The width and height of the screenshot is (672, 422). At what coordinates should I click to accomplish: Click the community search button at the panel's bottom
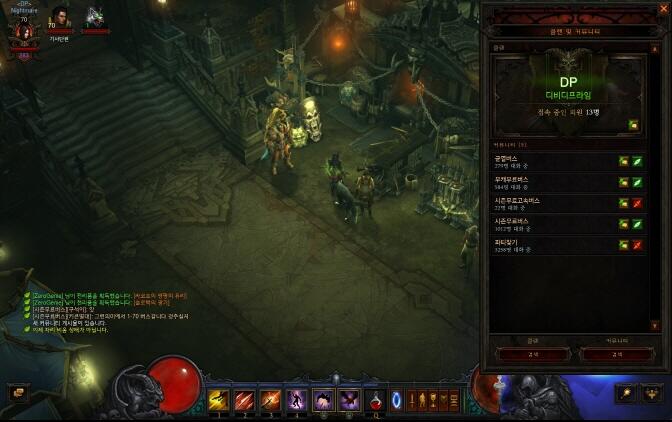615,354
